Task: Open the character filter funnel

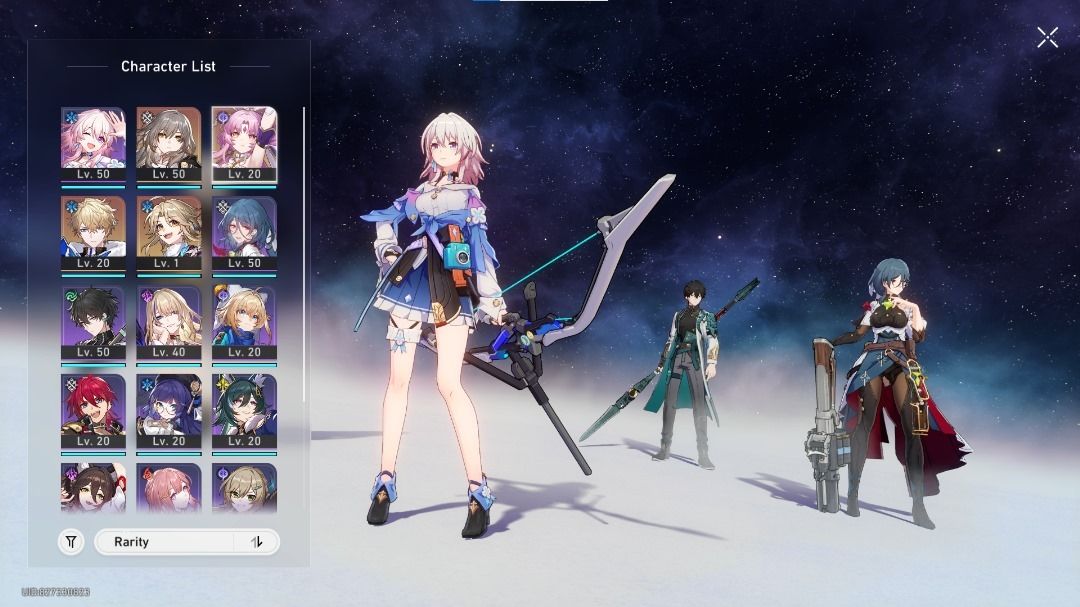Action: (71, 542)
